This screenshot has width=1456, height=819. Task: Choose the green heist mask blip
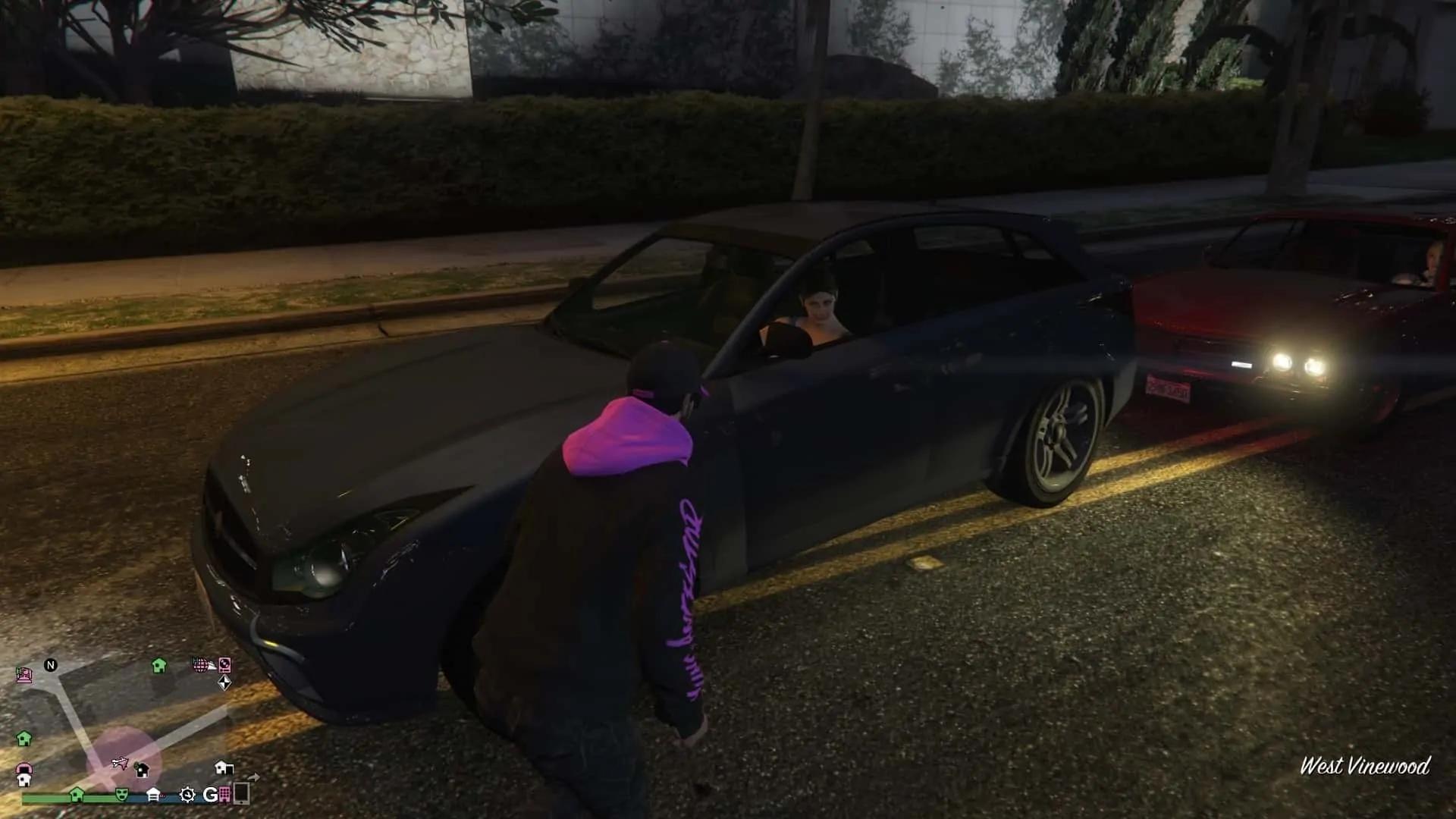coord(121,794)
